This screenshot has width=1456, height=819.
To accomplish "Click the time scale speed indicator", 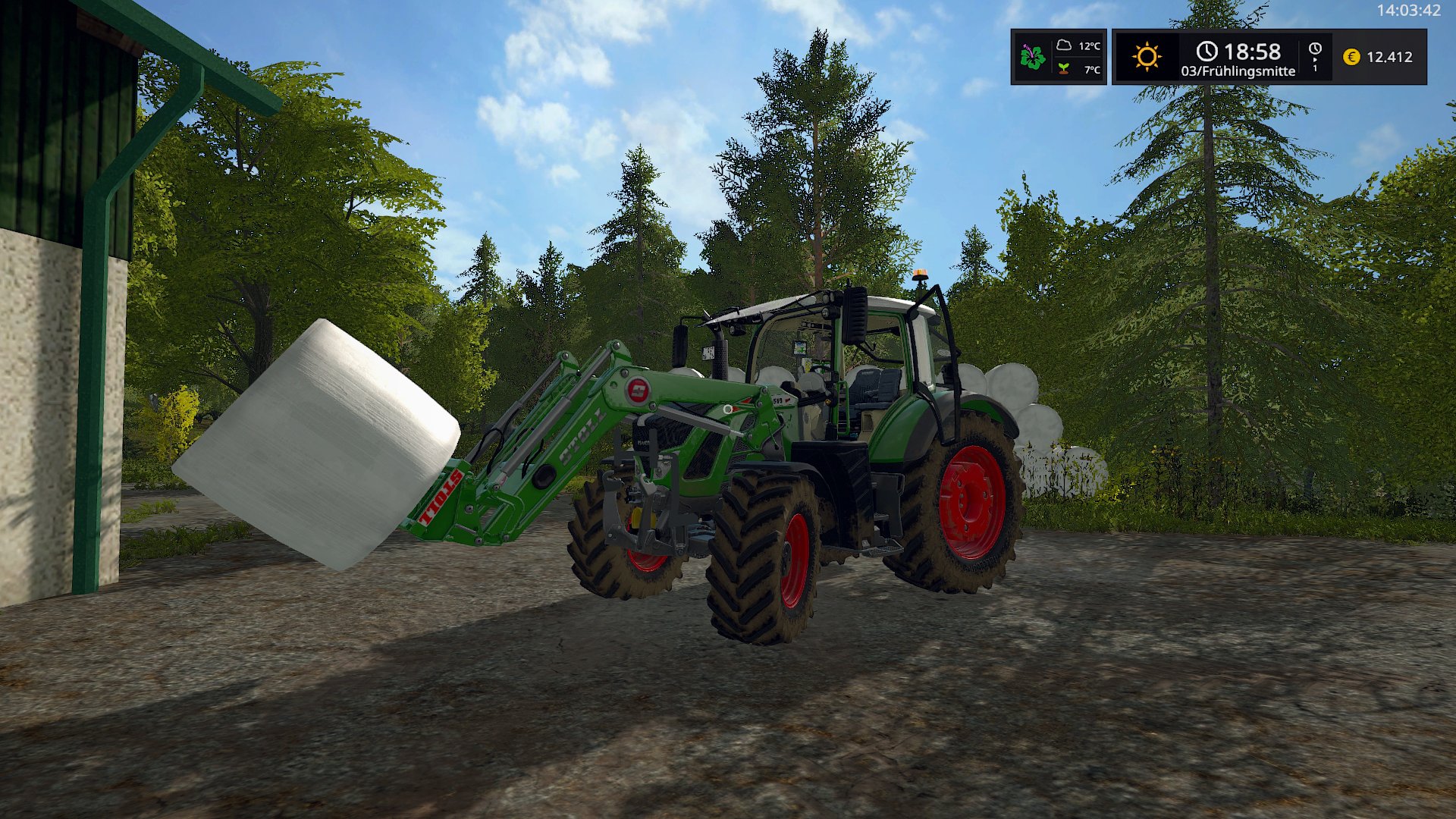I will click(1315, 57).
